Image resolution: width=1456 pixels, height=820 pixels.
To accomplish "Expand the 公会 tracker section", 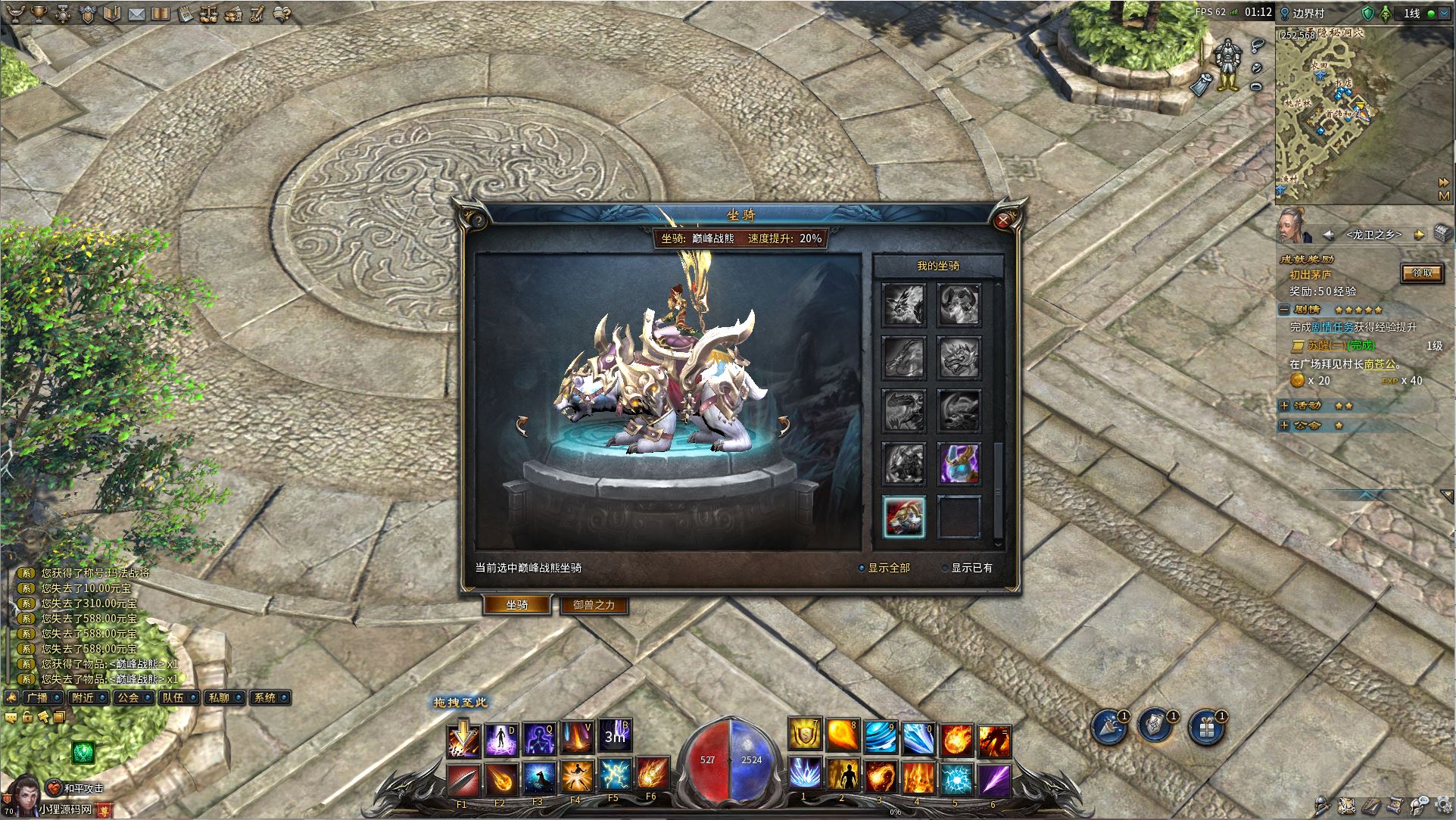I will [x=1284, y=426].
